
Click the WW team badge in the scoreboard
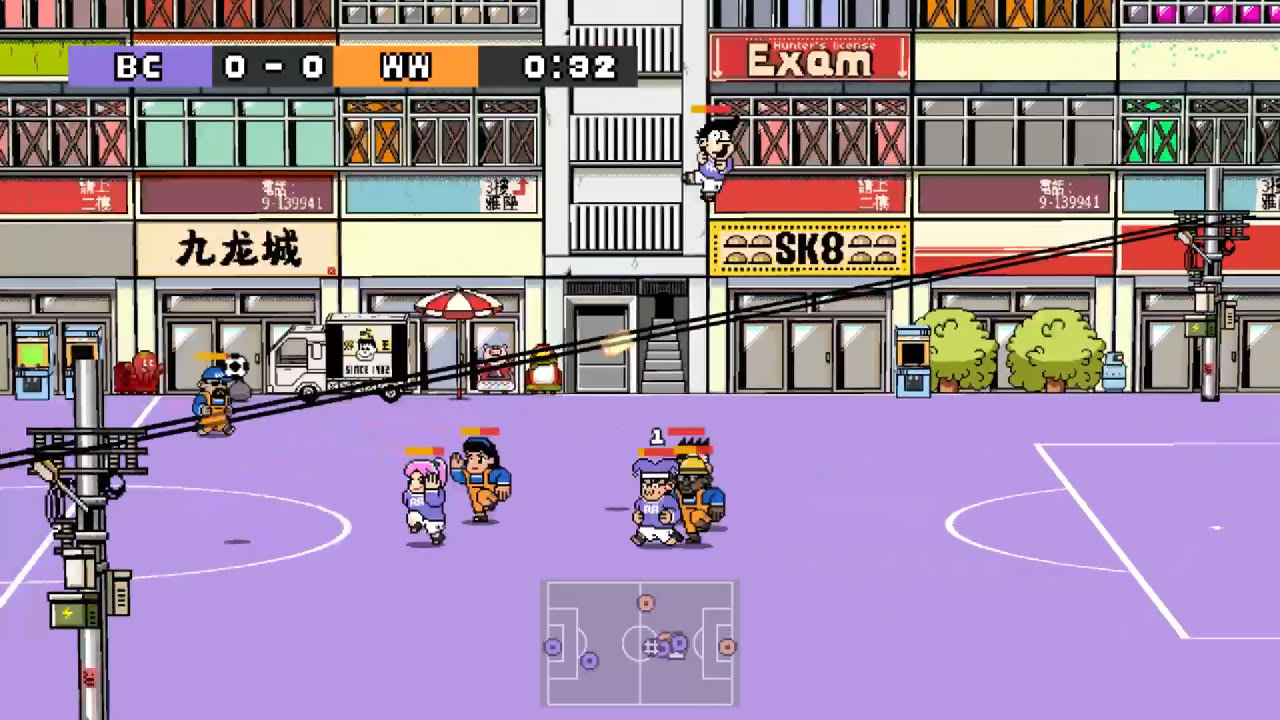pyautogui.click(x=405, y=67)
